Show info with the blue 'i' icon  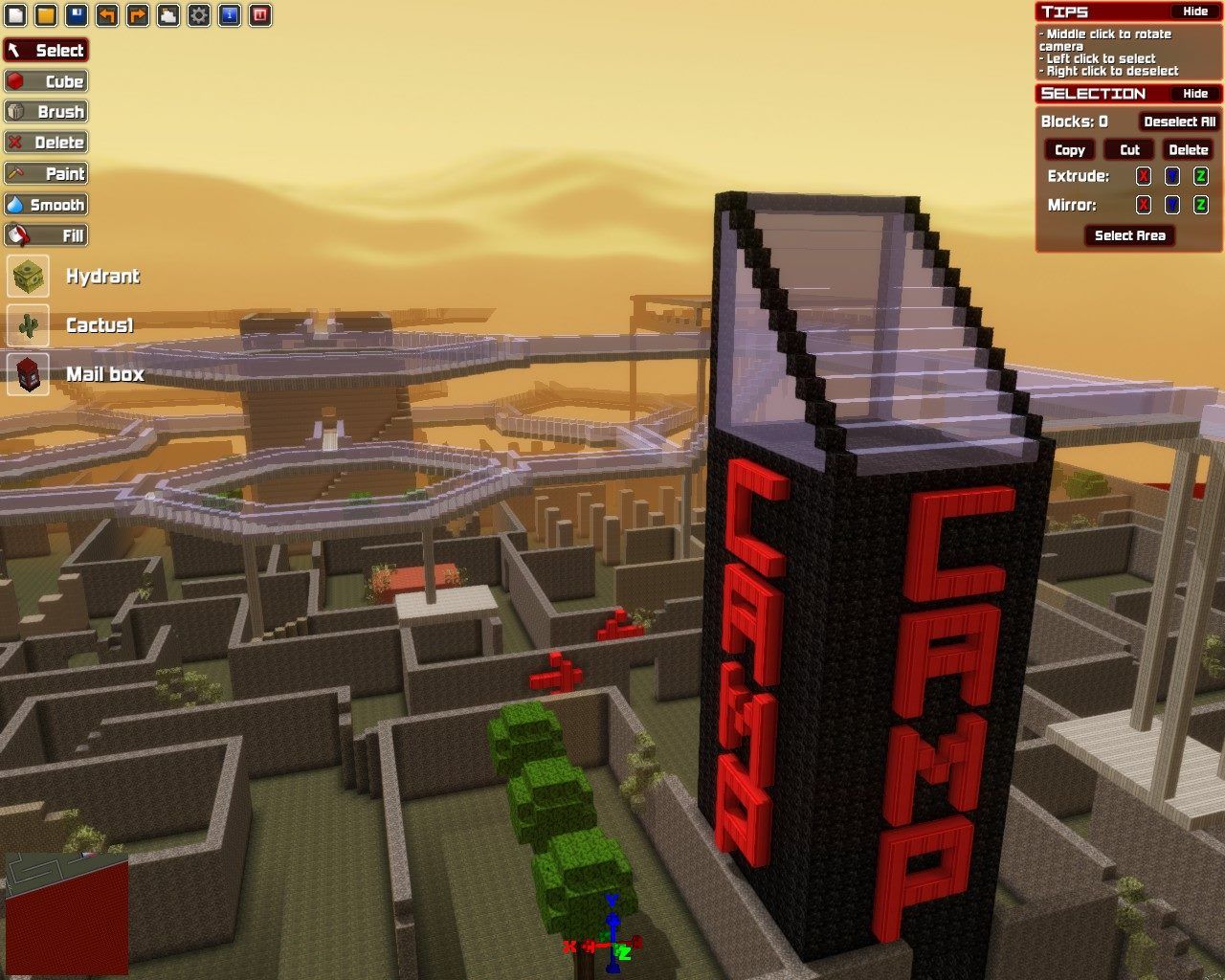pos(230,15)
